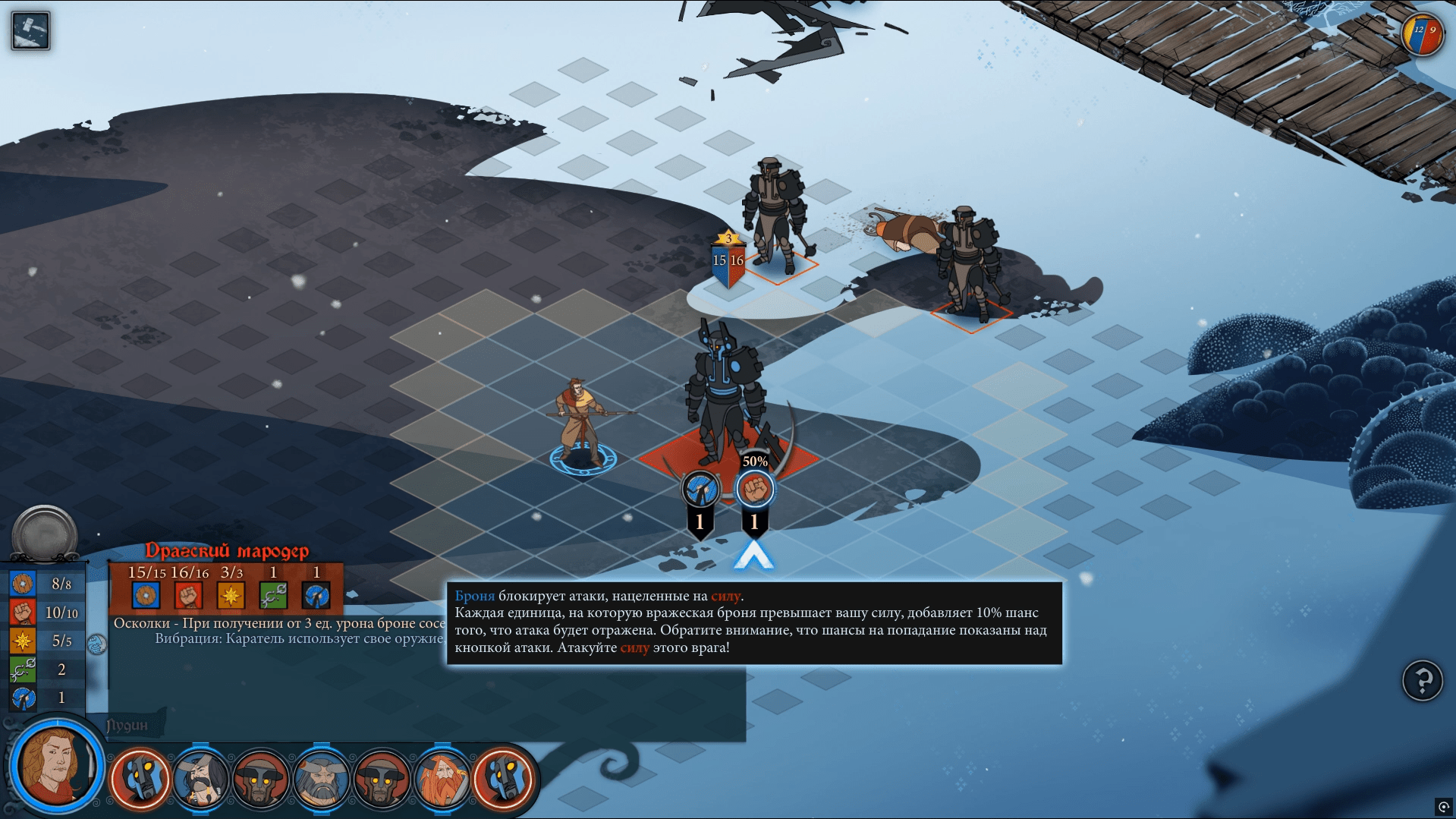This screenshot has height=819, width=1456.
Task: Click the red-blue banner shield icon
Action: click(1422, 34)
